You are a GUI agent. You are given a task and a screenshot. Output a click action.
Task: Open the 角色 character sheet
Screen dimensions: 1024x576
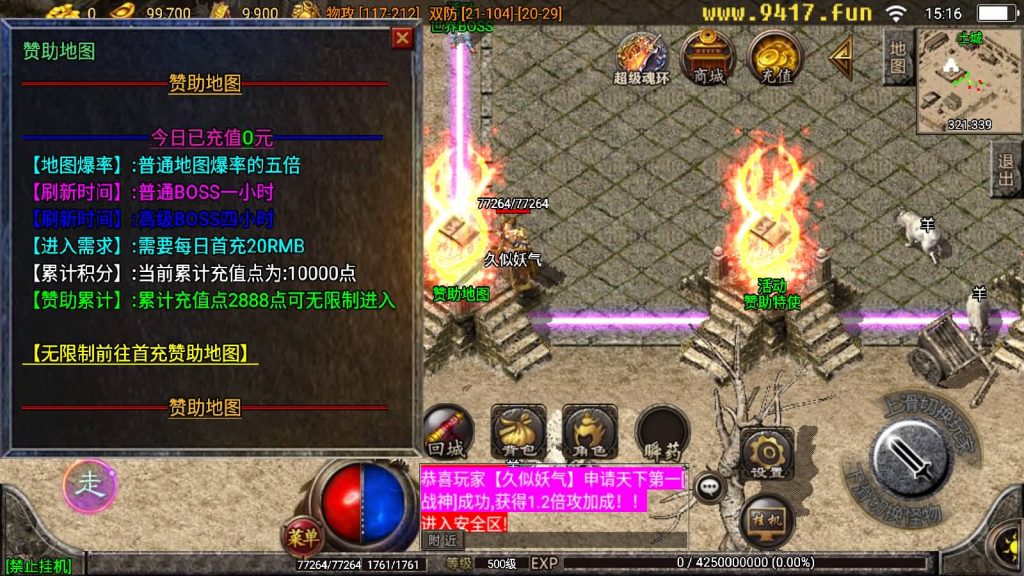[589, 431]
